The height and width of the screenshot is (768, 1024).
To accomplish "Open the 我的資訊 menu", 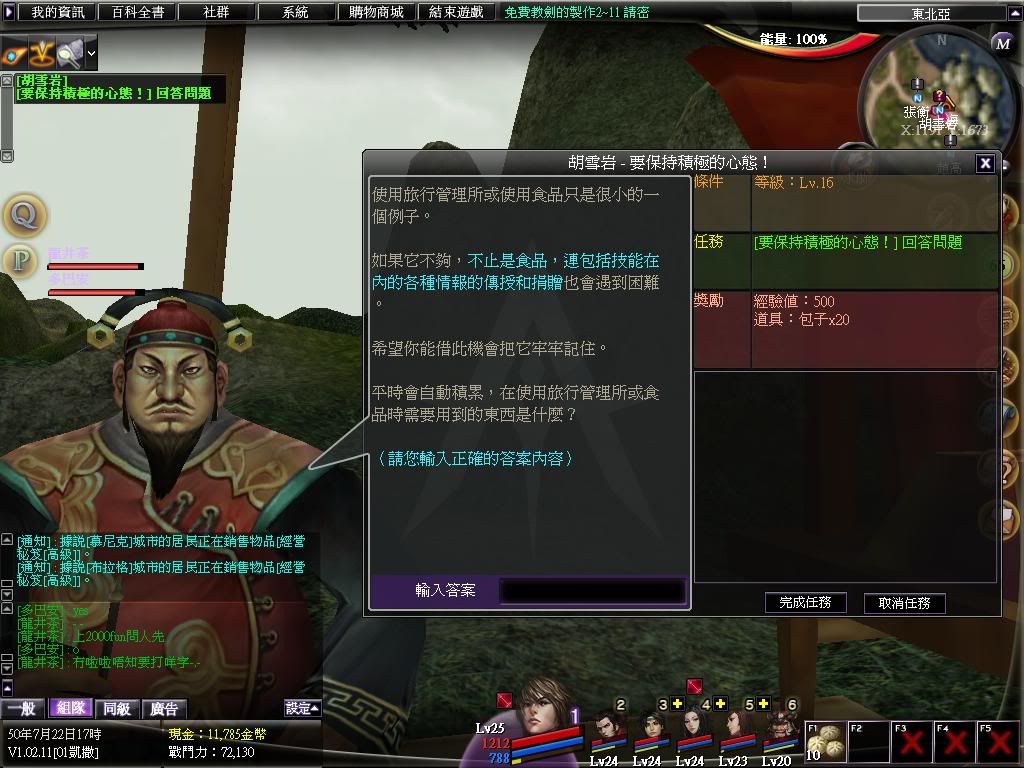I will pyautogui.click(x=58, y=12).
